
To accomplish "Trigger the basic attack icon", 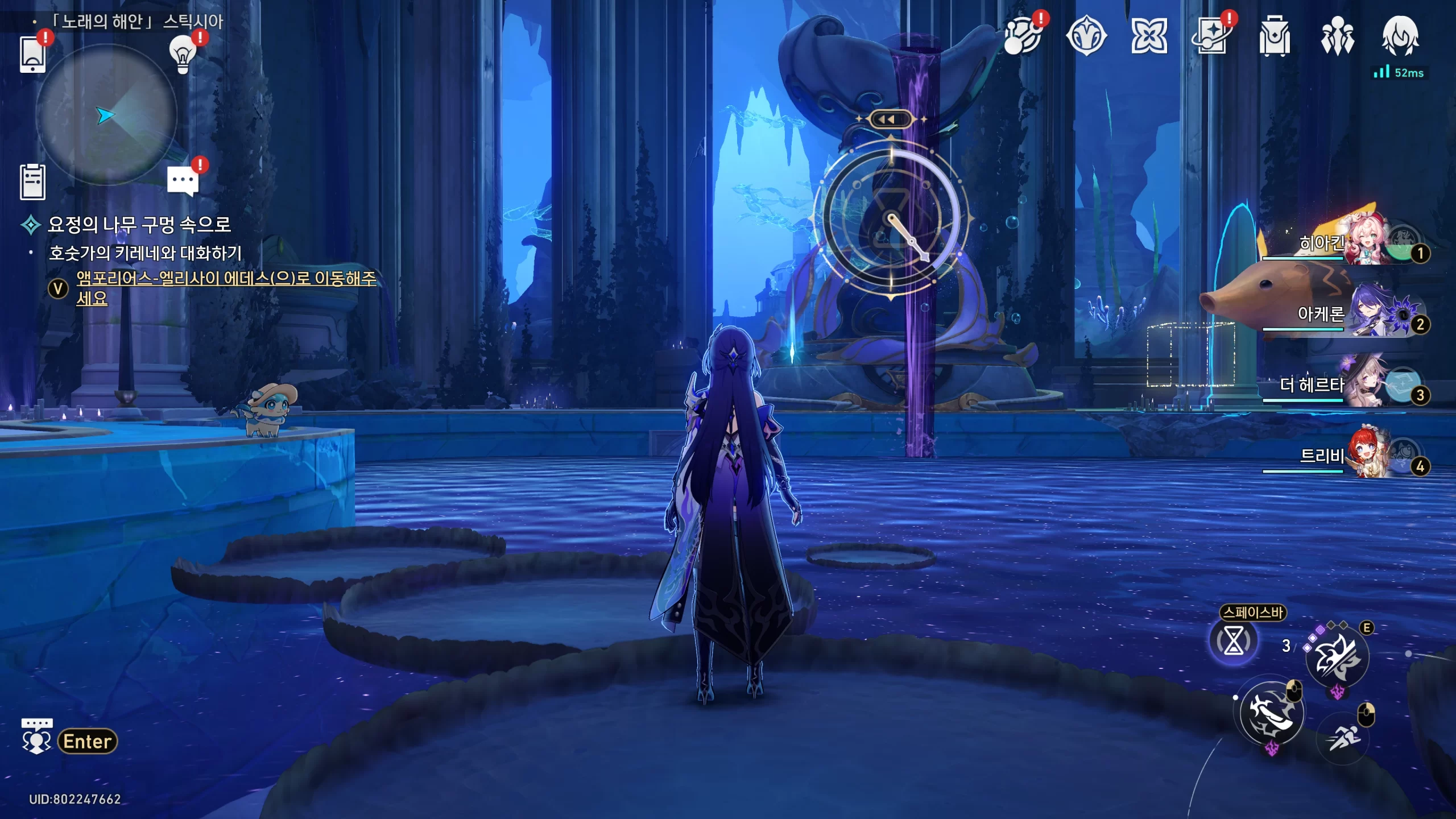I will 1272,713.
